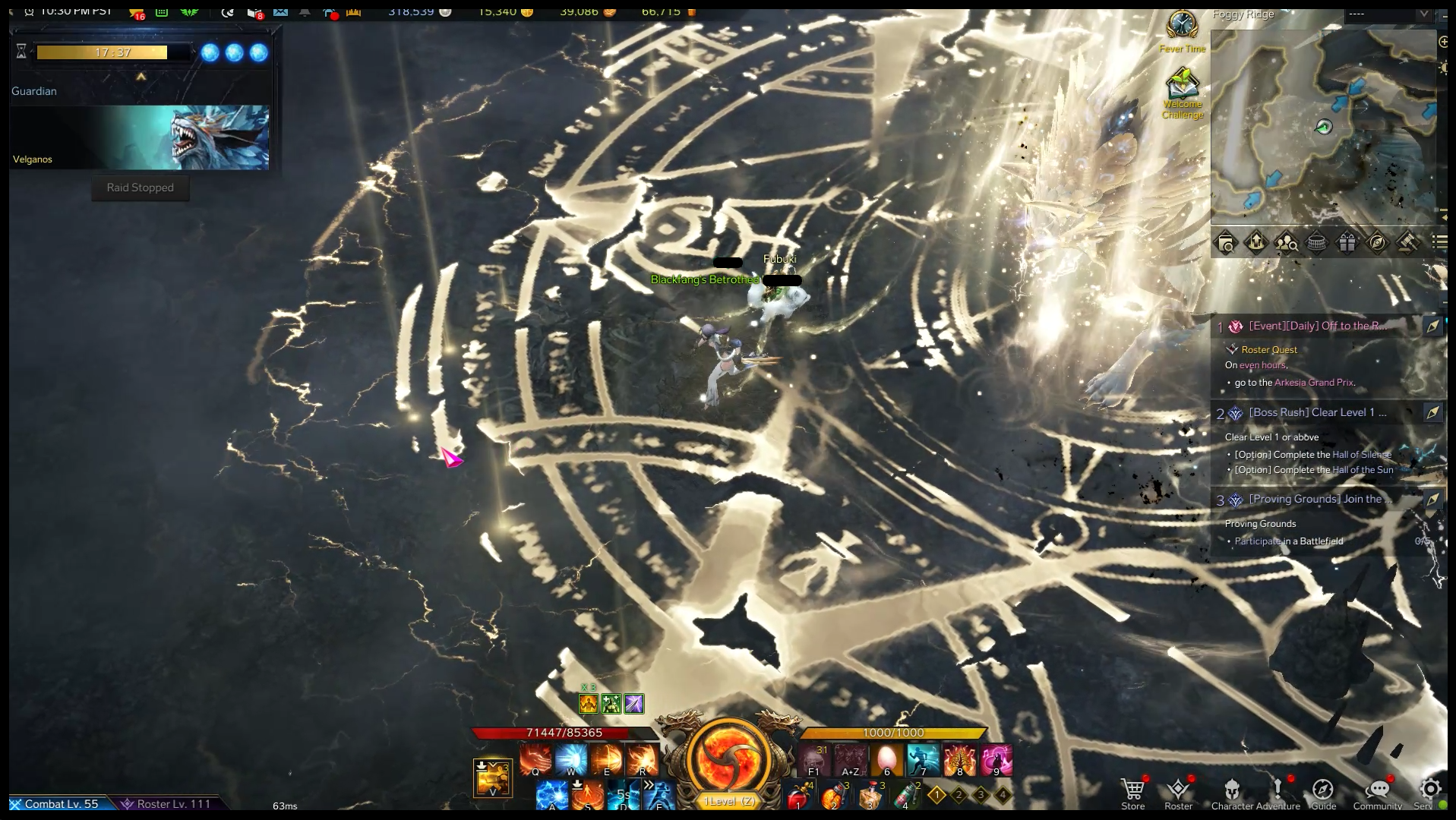The image size is (1456, 820).
Task: Open the Guide menu
Action: click(x=1323, y=792)
